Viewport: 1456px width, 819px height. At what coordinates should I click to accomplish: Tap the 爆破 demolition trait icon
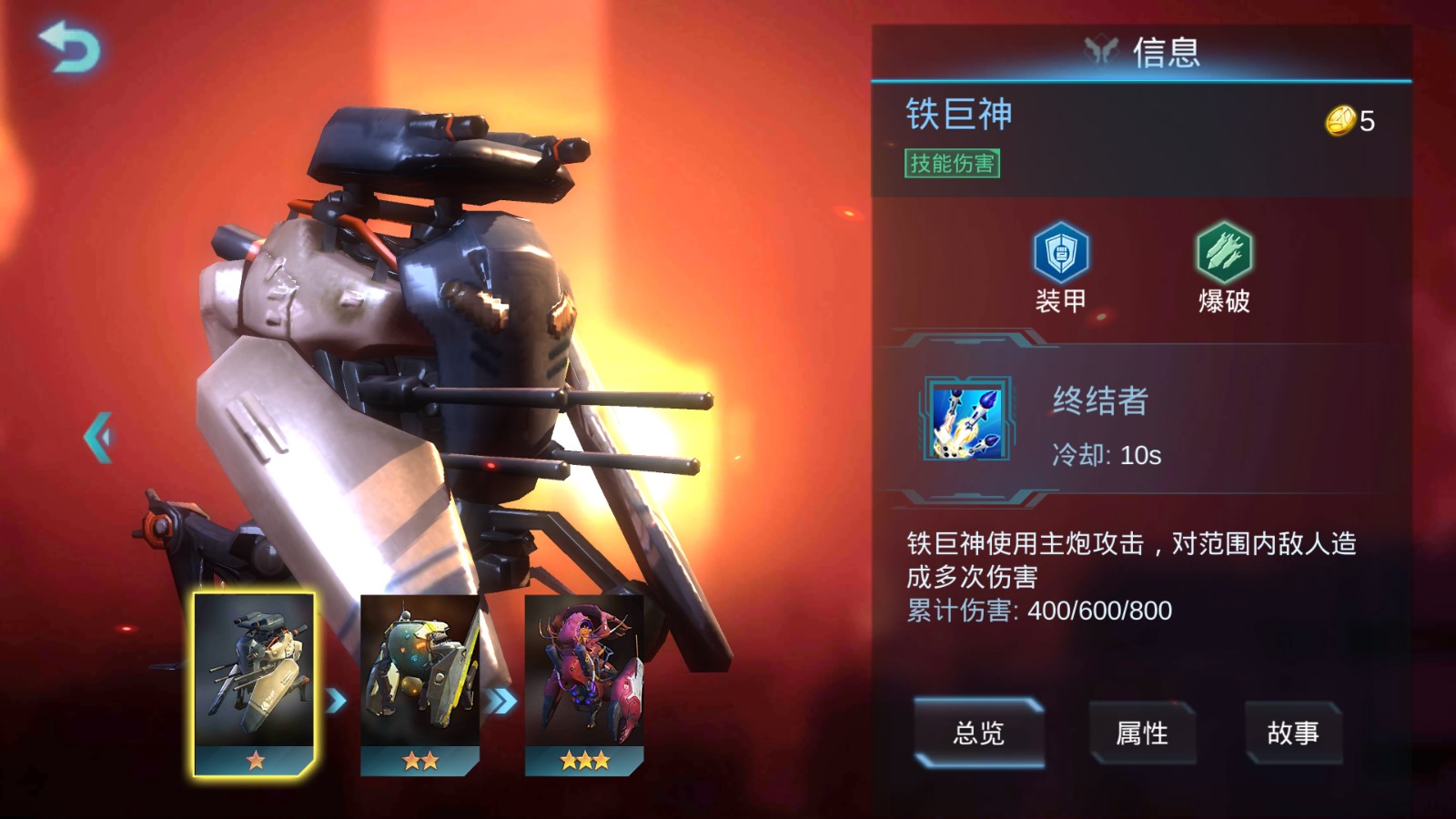tap(1224, 253)
